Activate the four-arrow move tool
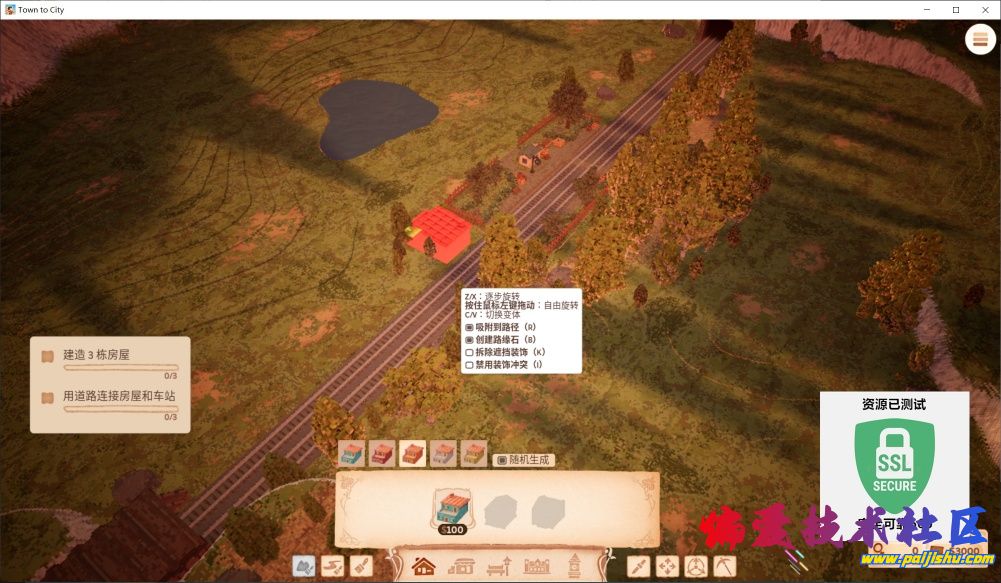The height and width of the screenshot is (583, 1001). point(667,567)
